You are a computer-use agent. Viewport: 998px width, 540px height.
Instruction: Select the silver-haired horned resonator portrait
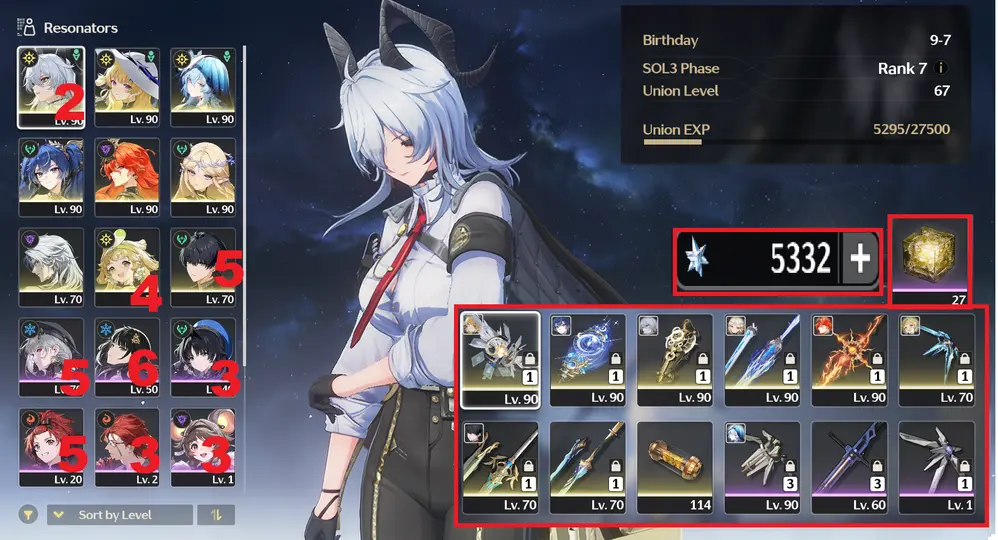51,86
